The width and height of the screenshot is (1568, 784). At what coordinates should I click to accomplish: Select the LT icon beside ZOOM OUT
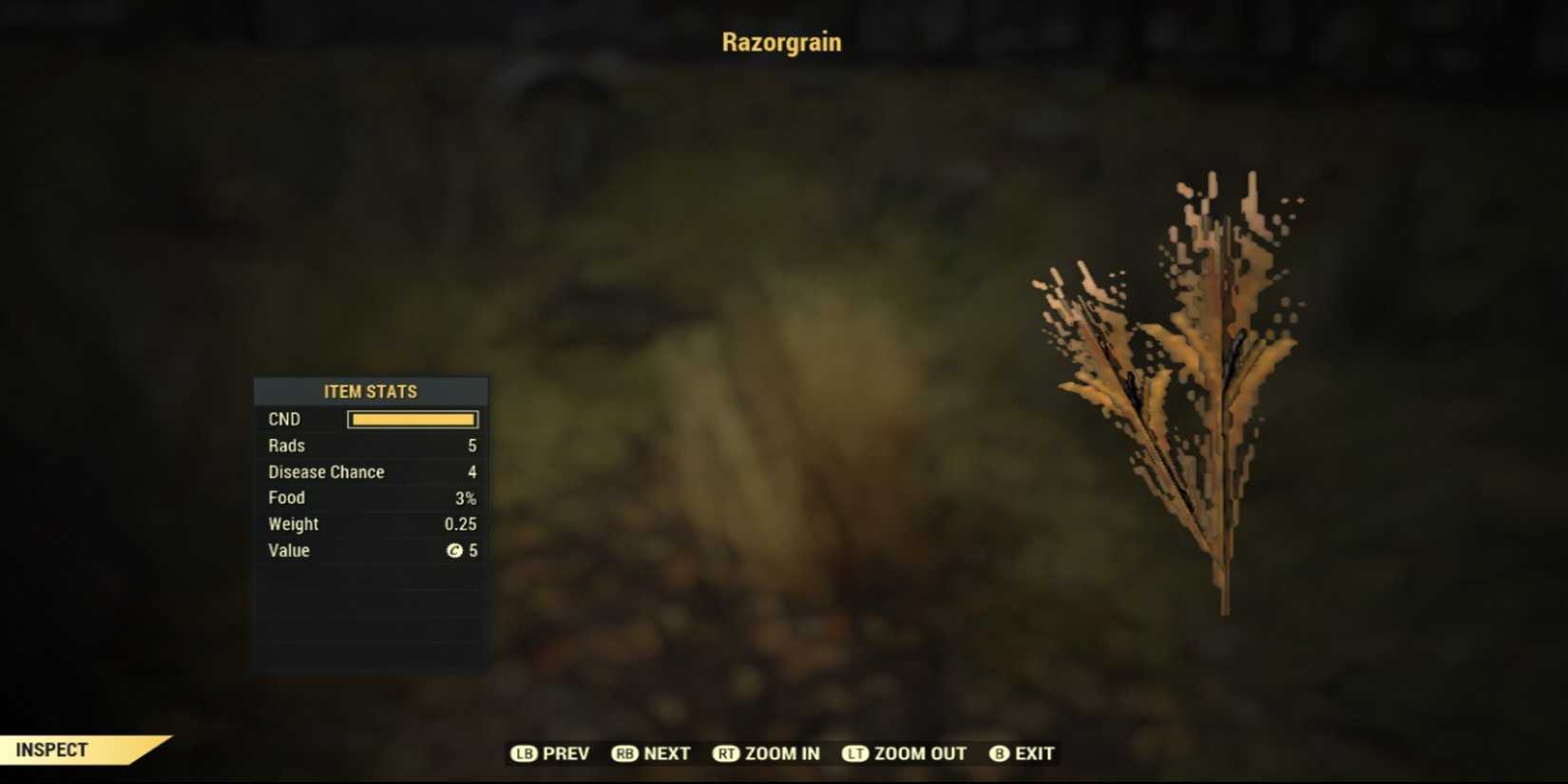[x=853, y=754]
